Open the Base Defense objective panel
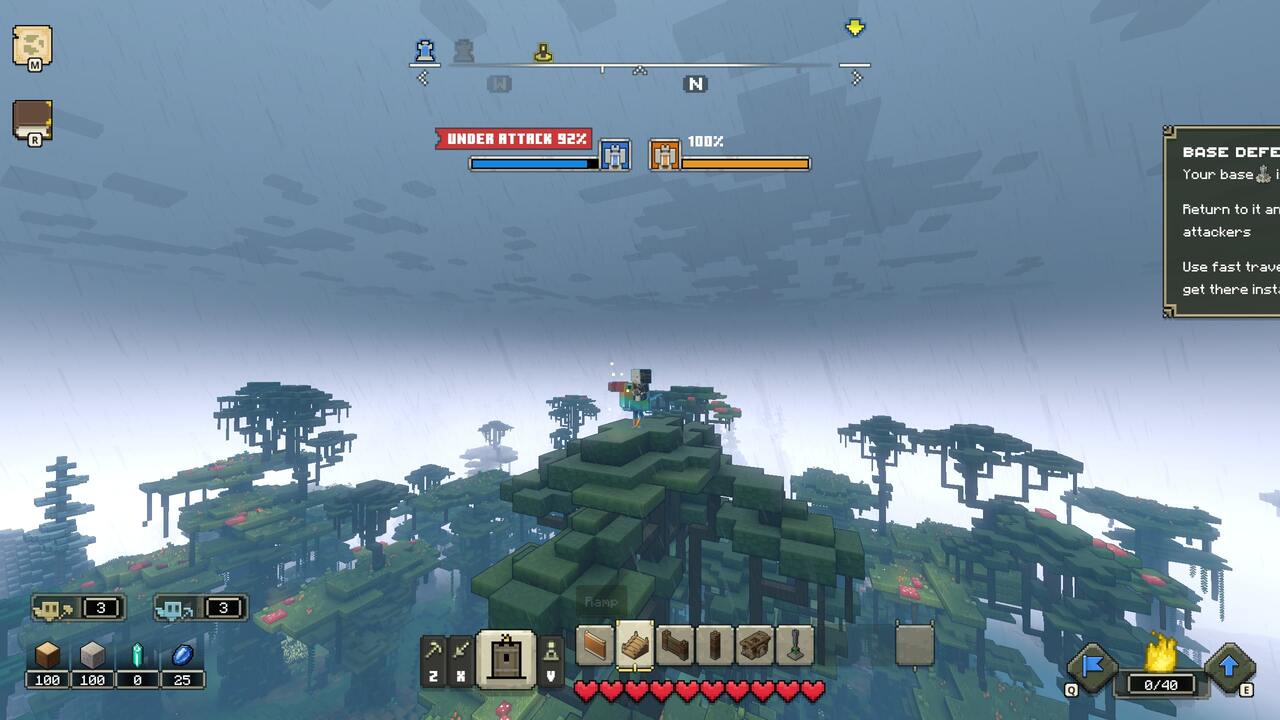Screen dimensions: 1280x720 [x=1222, y=221]
